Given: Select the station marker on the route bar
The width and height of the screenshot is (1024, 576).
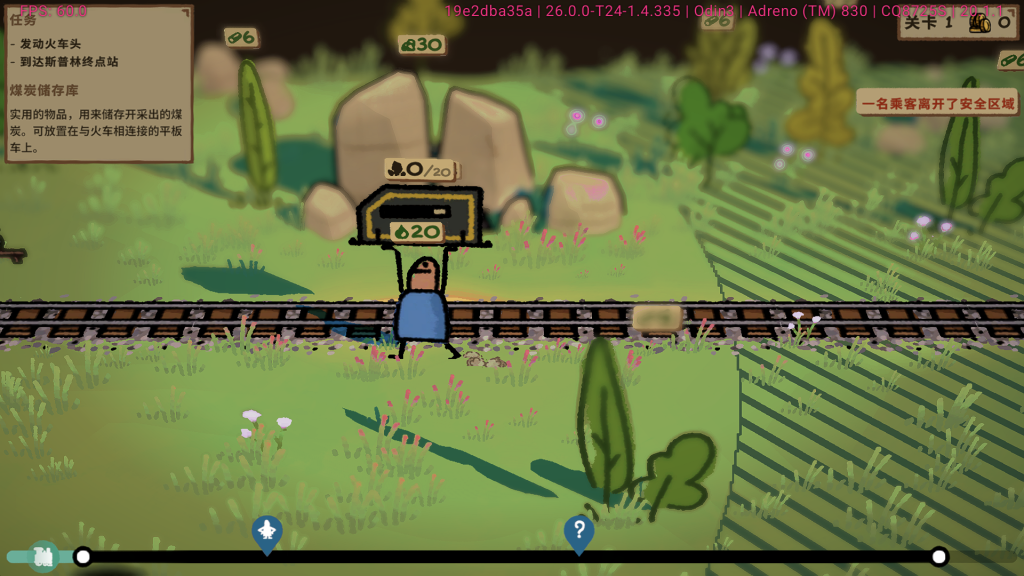Looking at the screenshot, I should pos(266,533).
